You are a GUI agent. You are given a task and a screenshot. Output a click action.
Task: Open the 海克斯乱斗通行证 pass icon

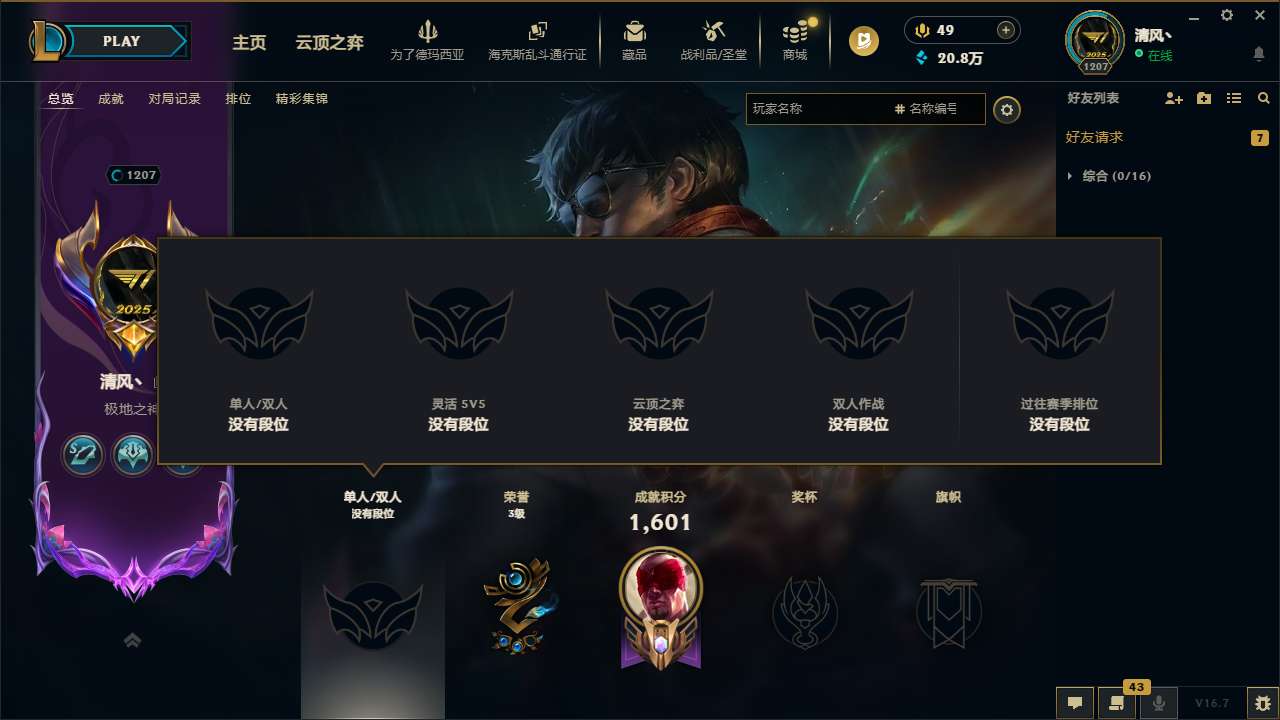click(x=539, y=40)
